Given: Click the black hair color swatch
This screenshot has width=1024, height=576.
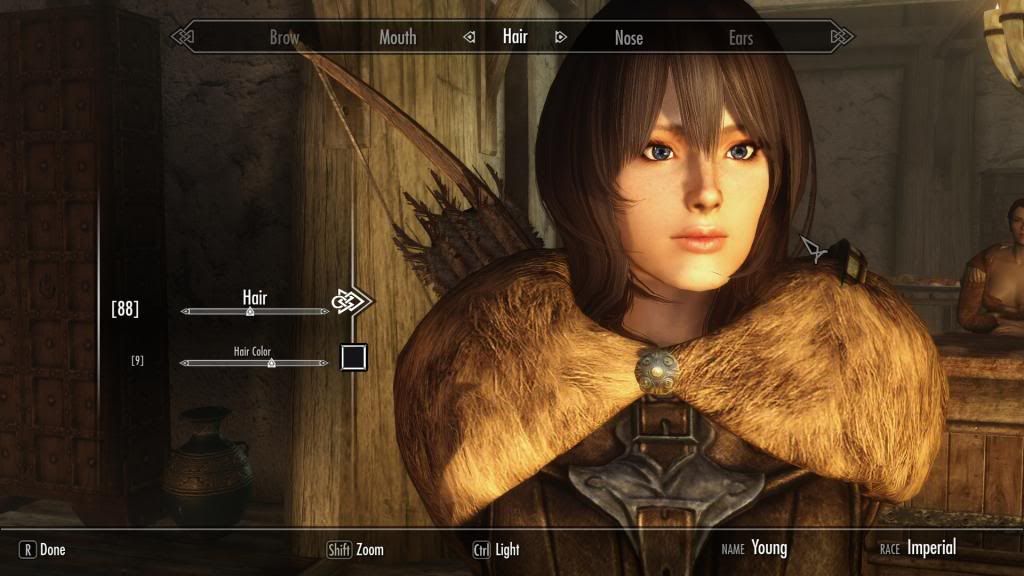Looking at the screenshot, I should point(354,357).
